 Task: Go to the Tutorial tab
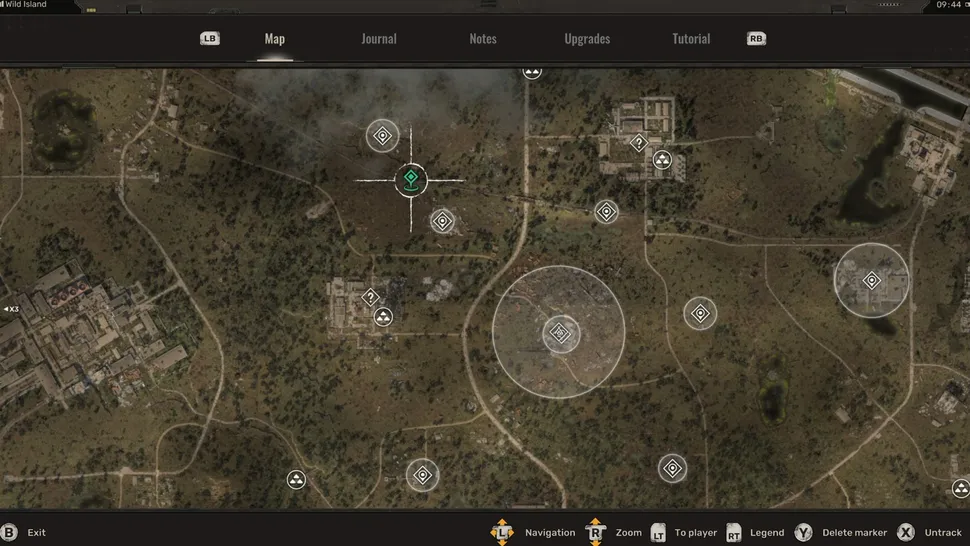[x=691, y=39]
